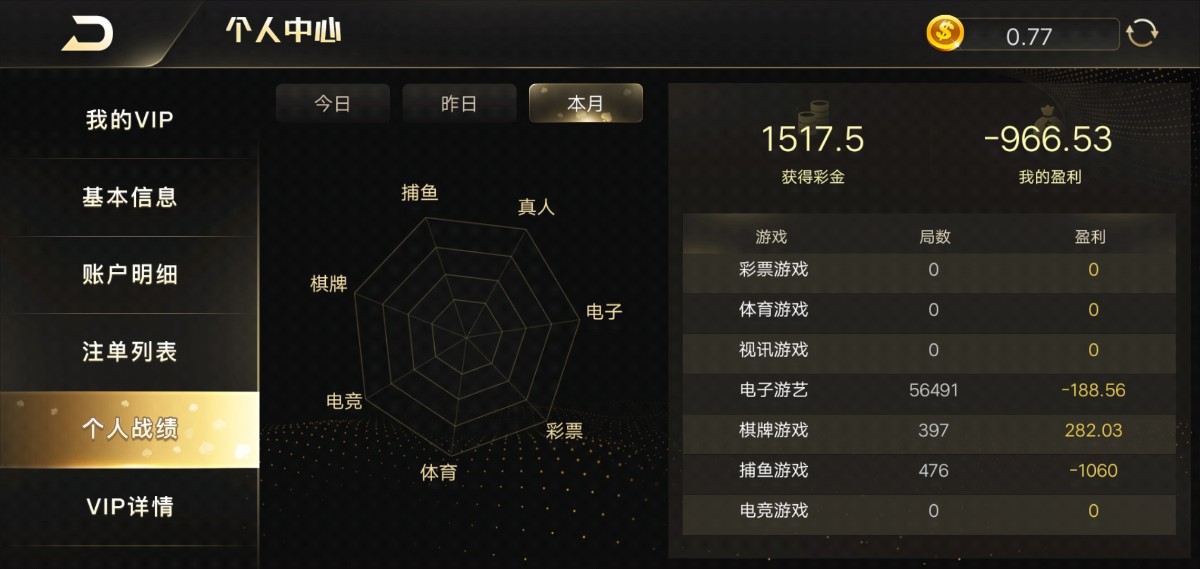Go back using the top-left arrow
This screenshot has height=569, width=1200.
click(87, 33)
